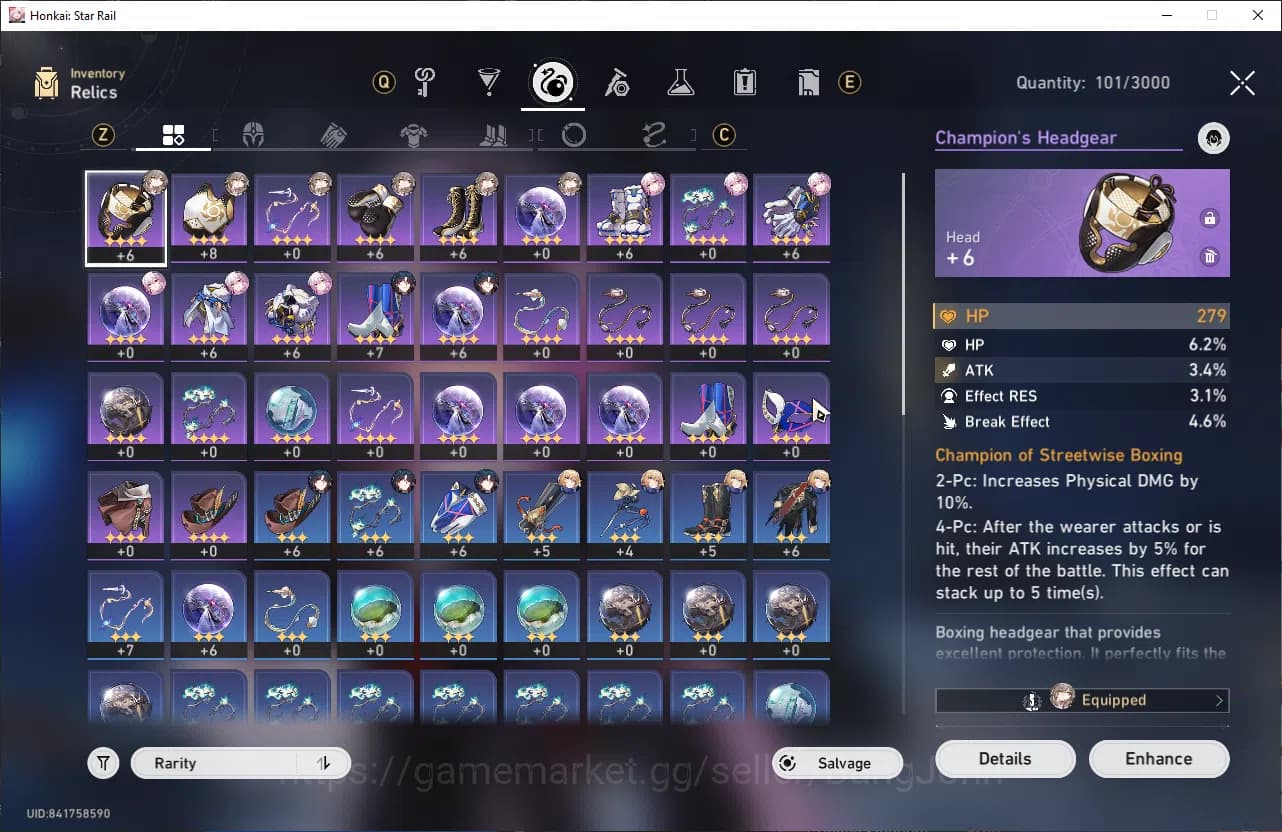Switch to the consumables flask tab
This screenshot has width=1282, height=832.
681,83
